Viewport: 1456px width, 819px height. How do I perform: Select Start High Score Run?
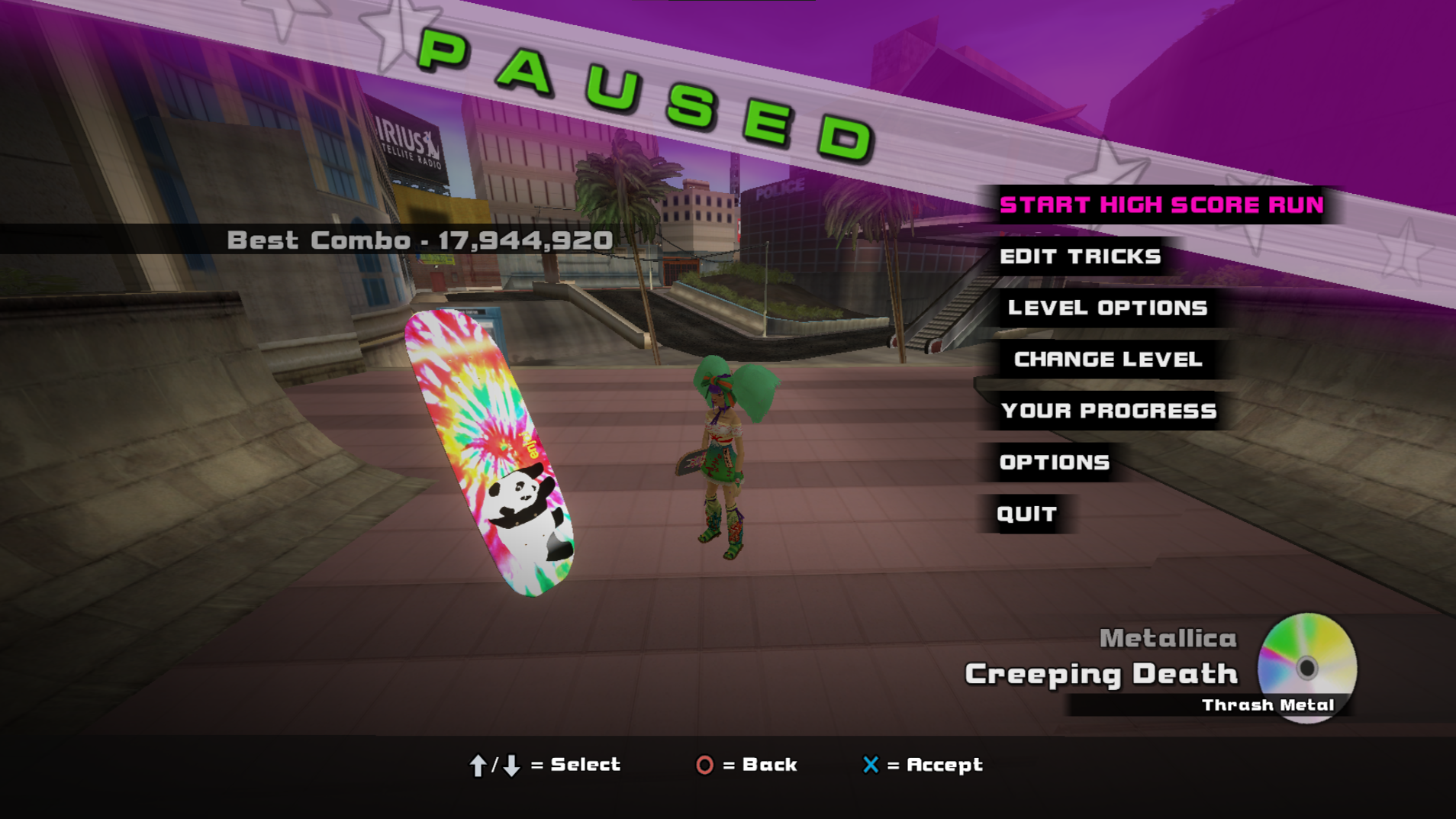(x=1161, y=205)
